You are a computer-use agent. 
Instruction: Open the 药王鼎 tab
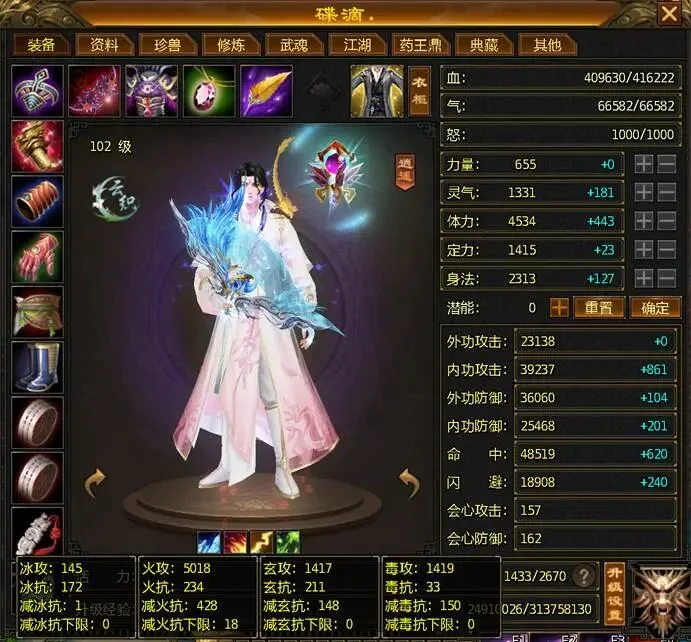pos(420,45)
